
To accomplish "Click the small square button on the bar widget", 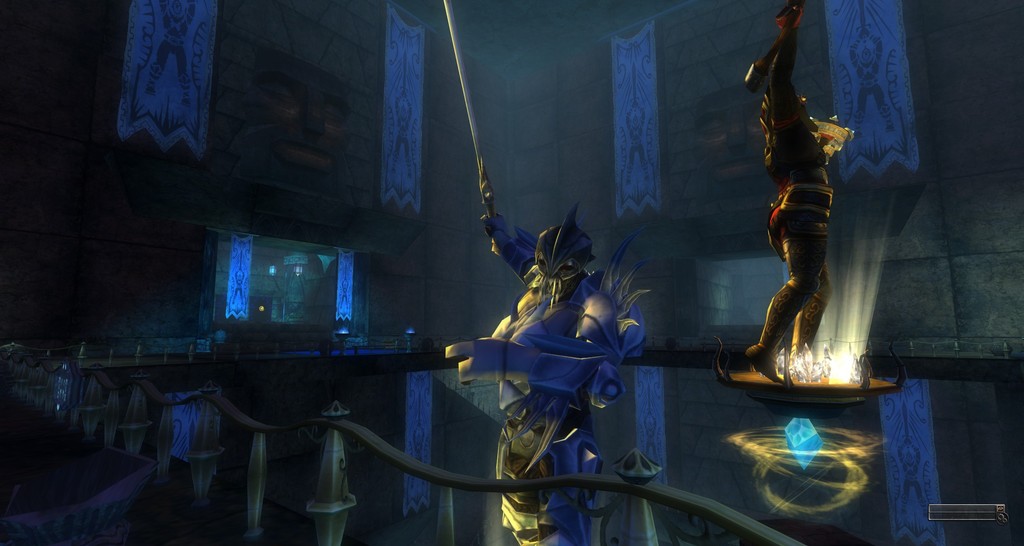I will (x=1001, y=508).
